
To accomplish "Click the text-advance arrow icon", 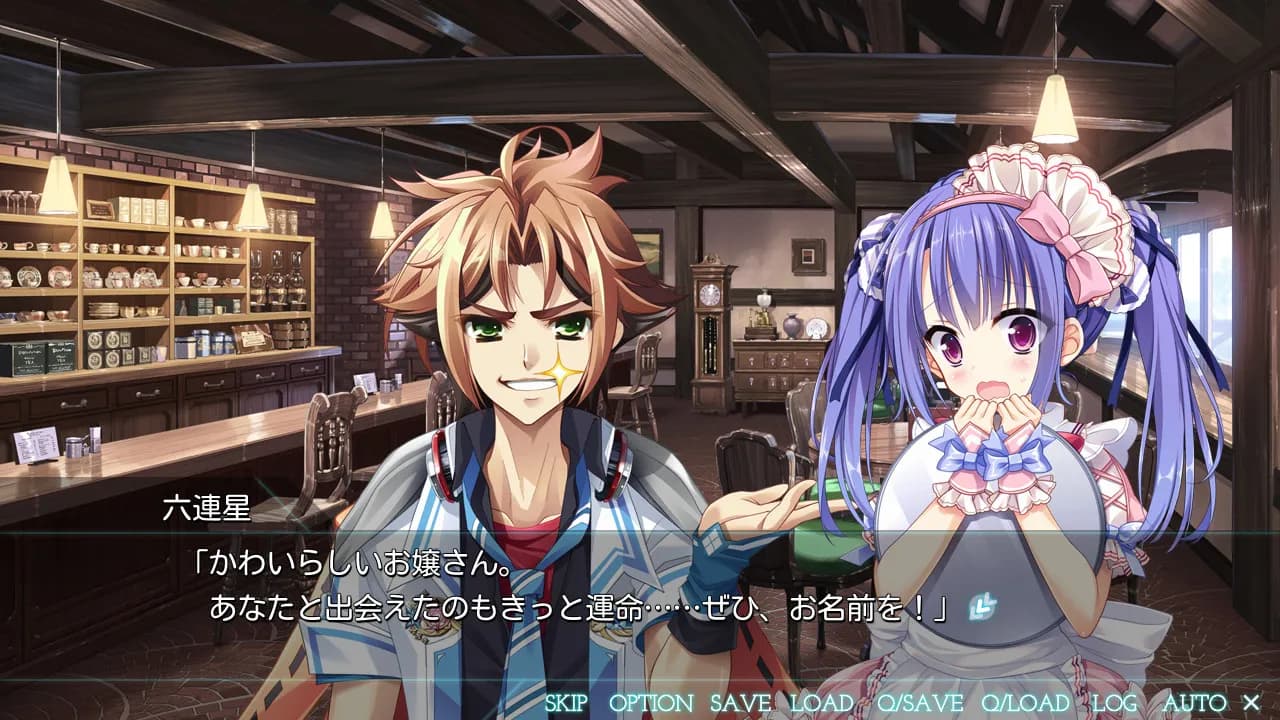I will click(x=980, y=606).
